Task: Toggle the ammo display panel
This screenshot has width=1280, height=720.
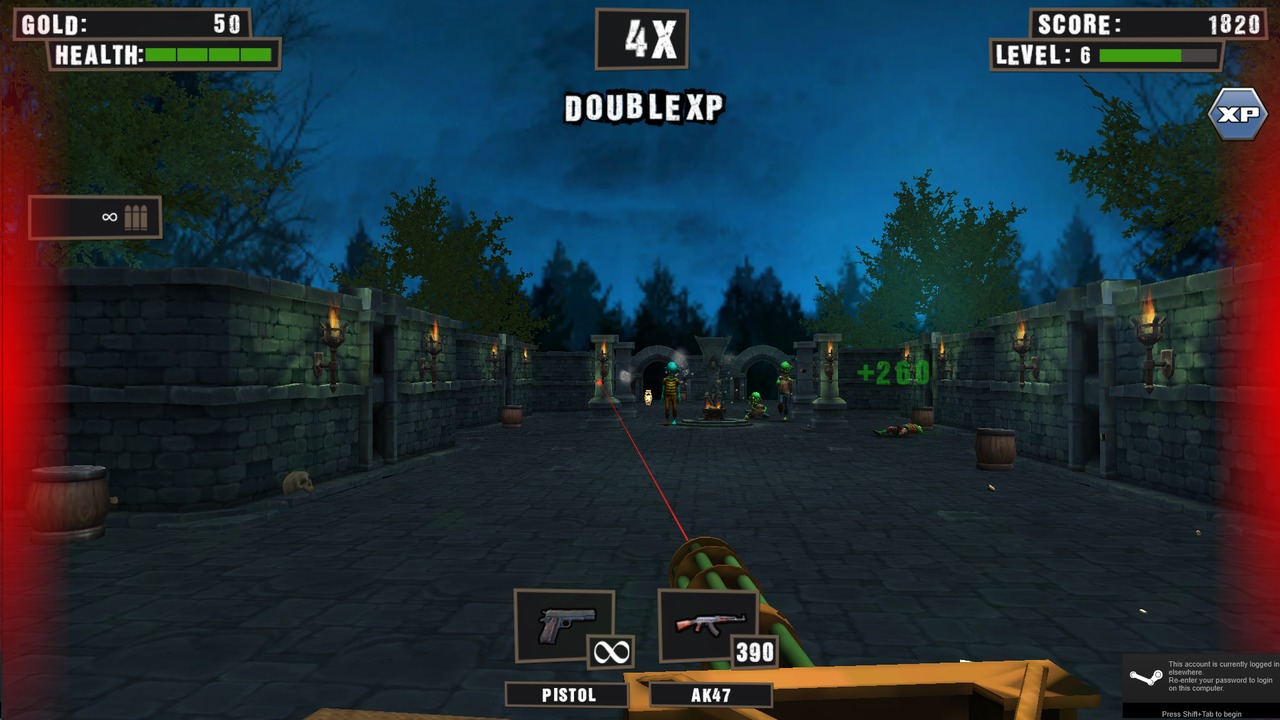Action: tap(95, 217)
